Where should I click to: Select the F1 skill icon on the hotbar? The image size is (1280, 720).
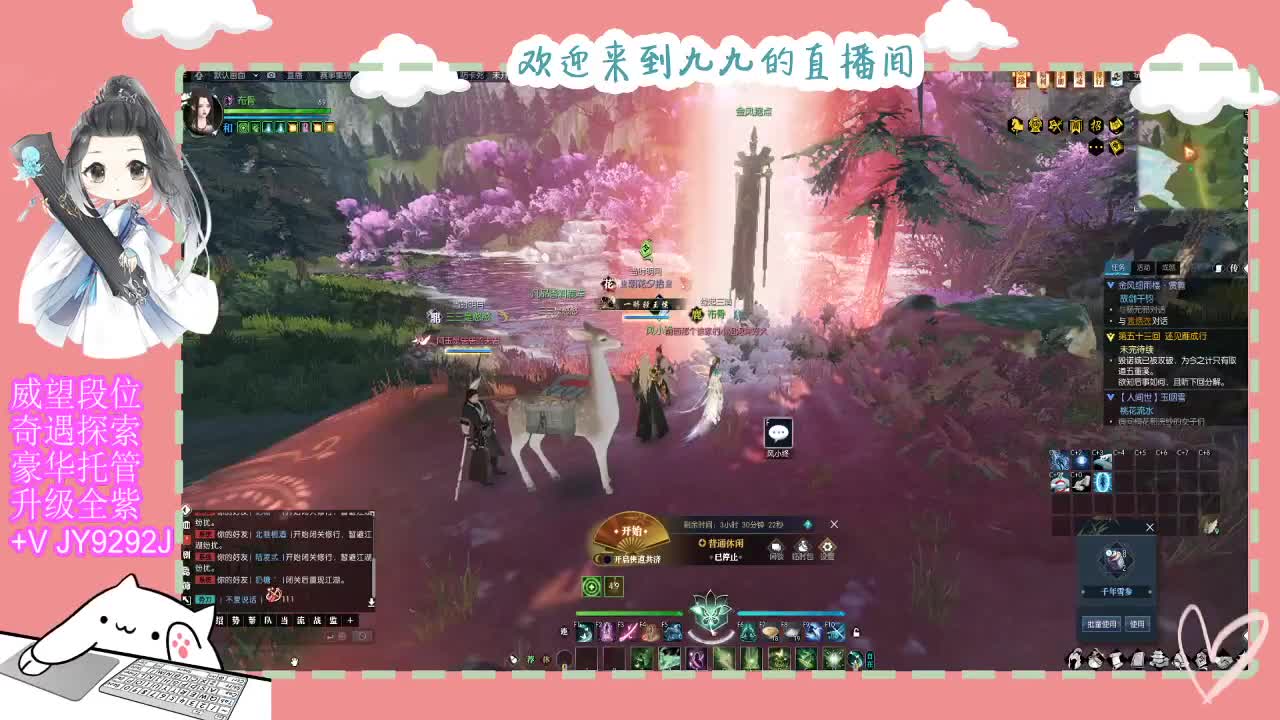pyautogui.click(x=584, y=633)
